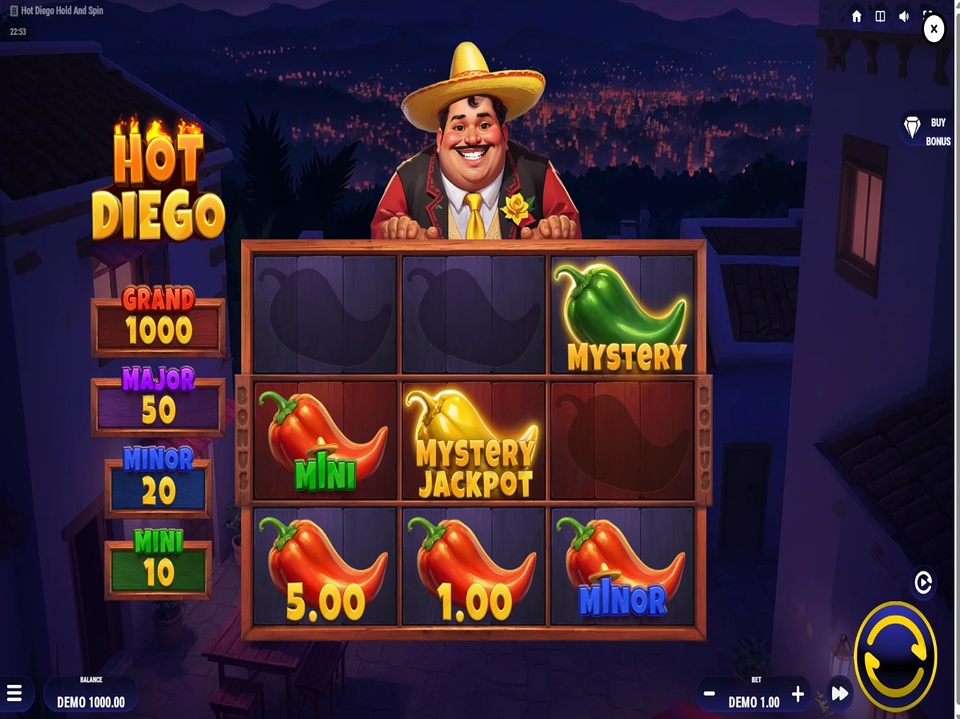960x719 pixels.
Task: Open the game rules book icon
Action: pyautogui.click(x=880, y=16)
